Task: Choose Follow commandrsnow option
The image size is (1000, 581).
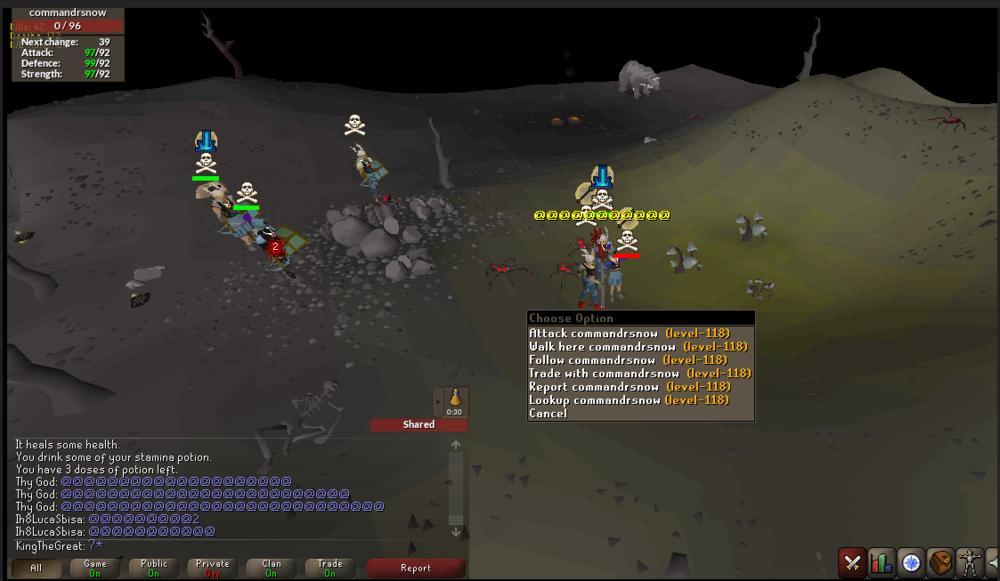Action: coord(627,360)
